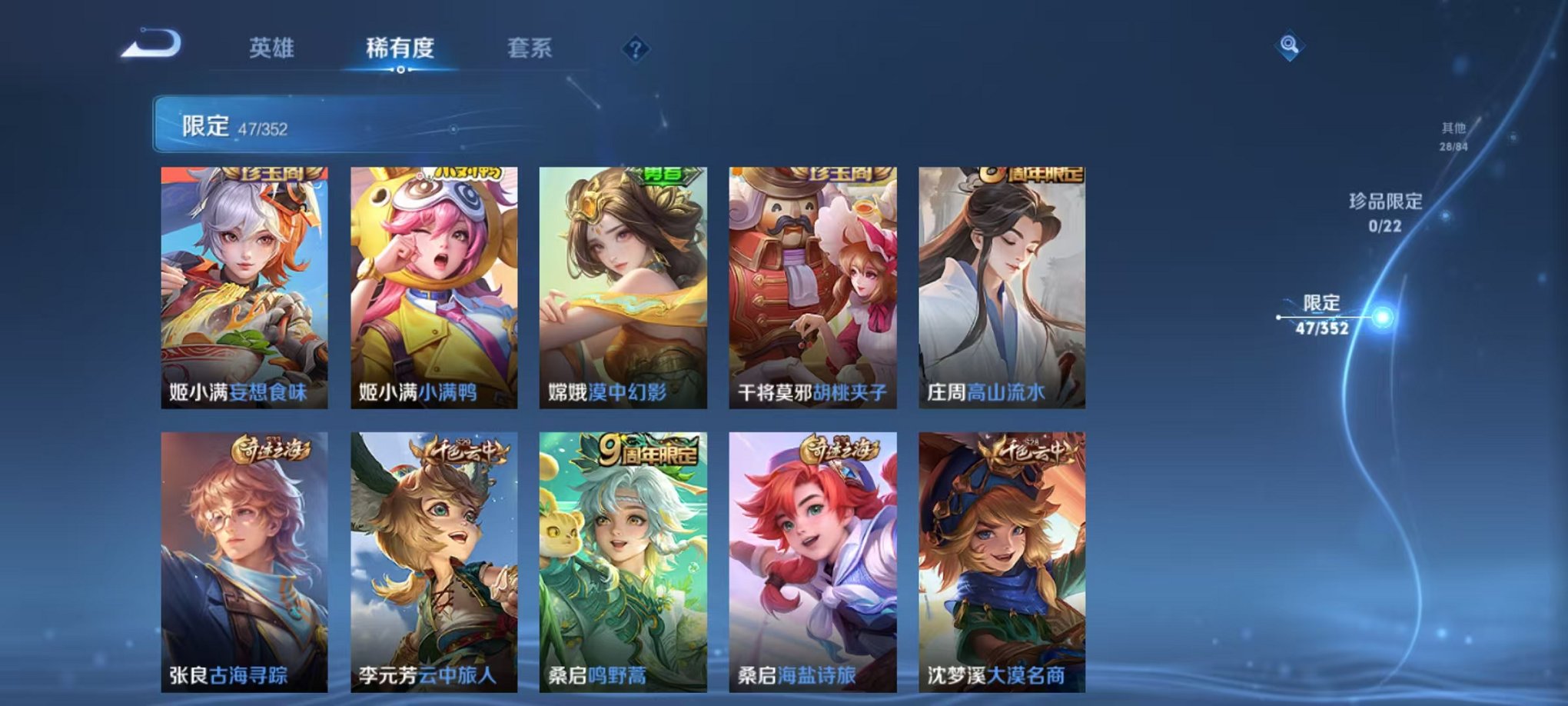Open the help question mark icon
The image size is (1568, 706).
pos(635,48)
